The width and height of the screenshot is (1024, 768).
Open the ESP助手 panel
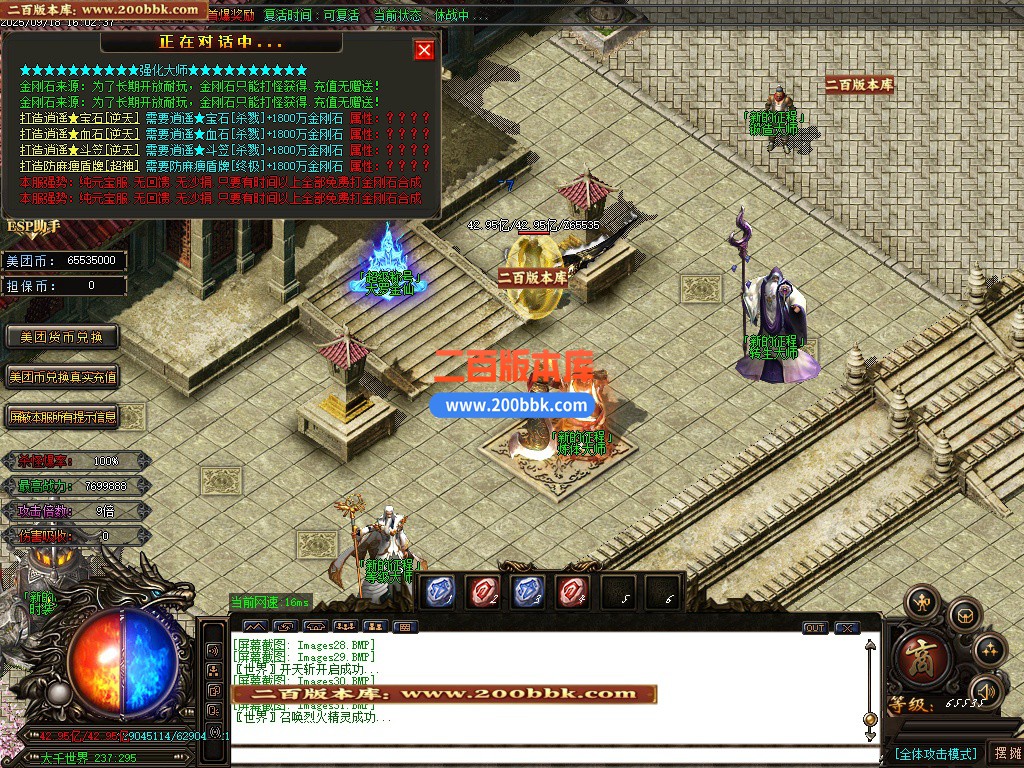pyautogui.click(x=34, y=227)
